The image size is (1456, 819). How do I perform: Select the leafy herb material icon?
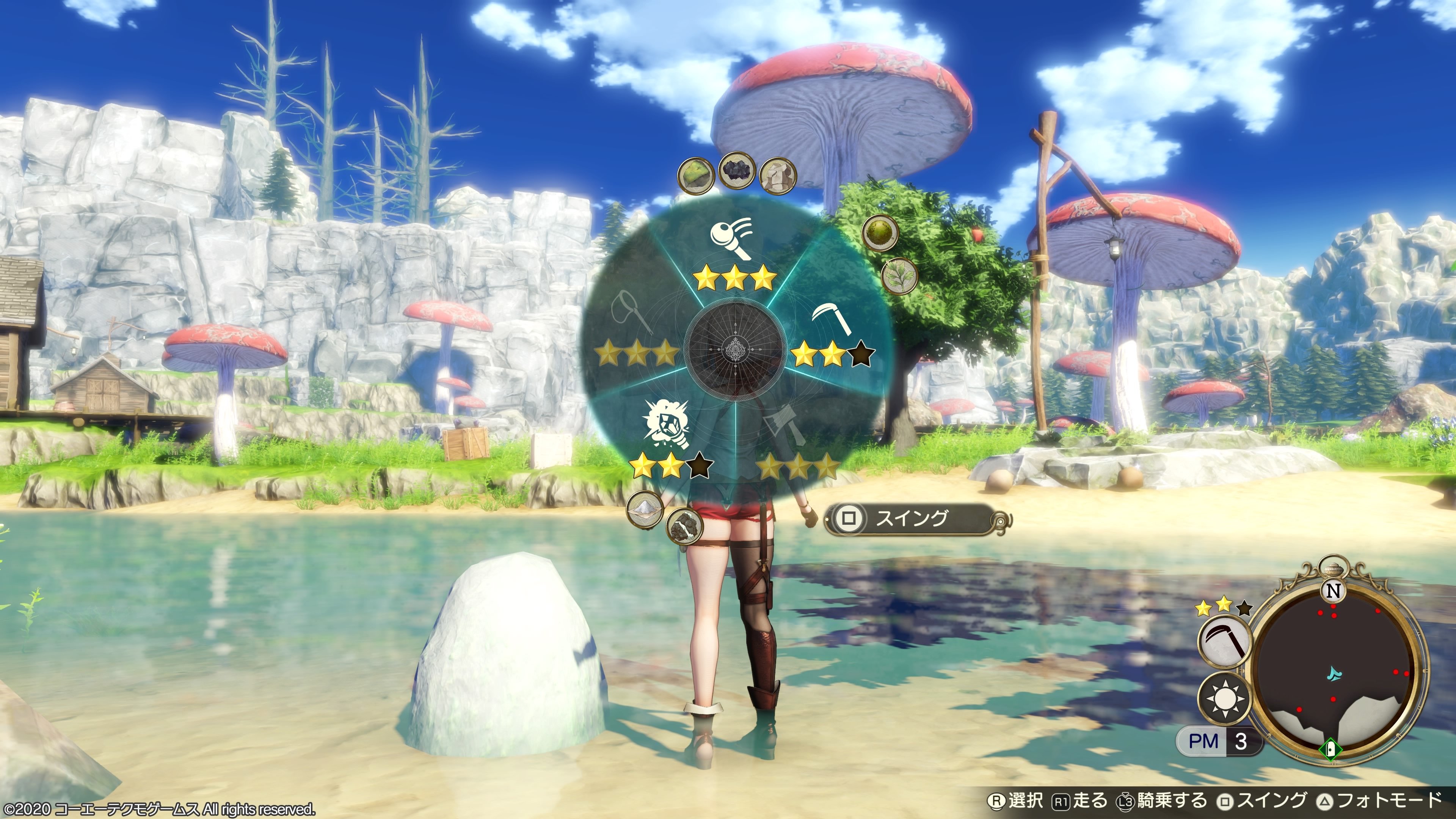coord(899,276)
